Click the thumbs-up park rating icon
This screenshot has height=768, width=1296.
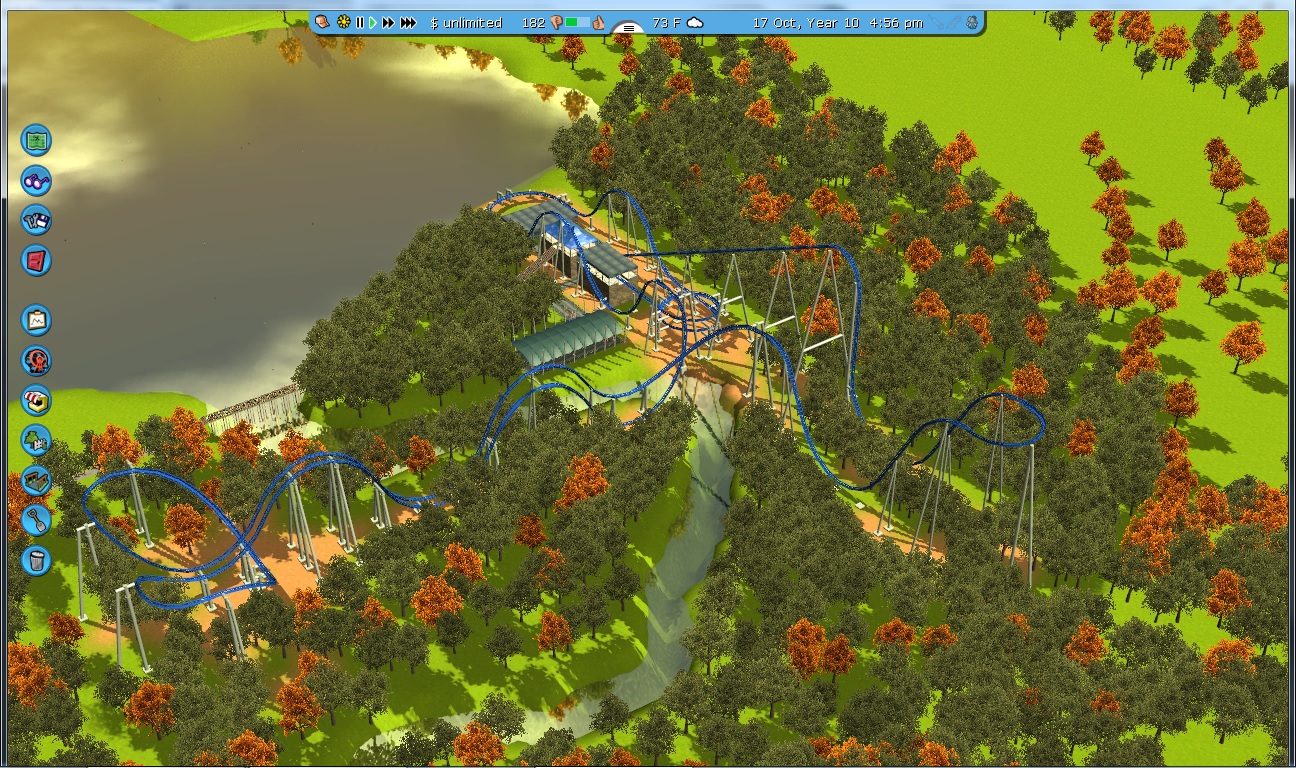(599, 22)
